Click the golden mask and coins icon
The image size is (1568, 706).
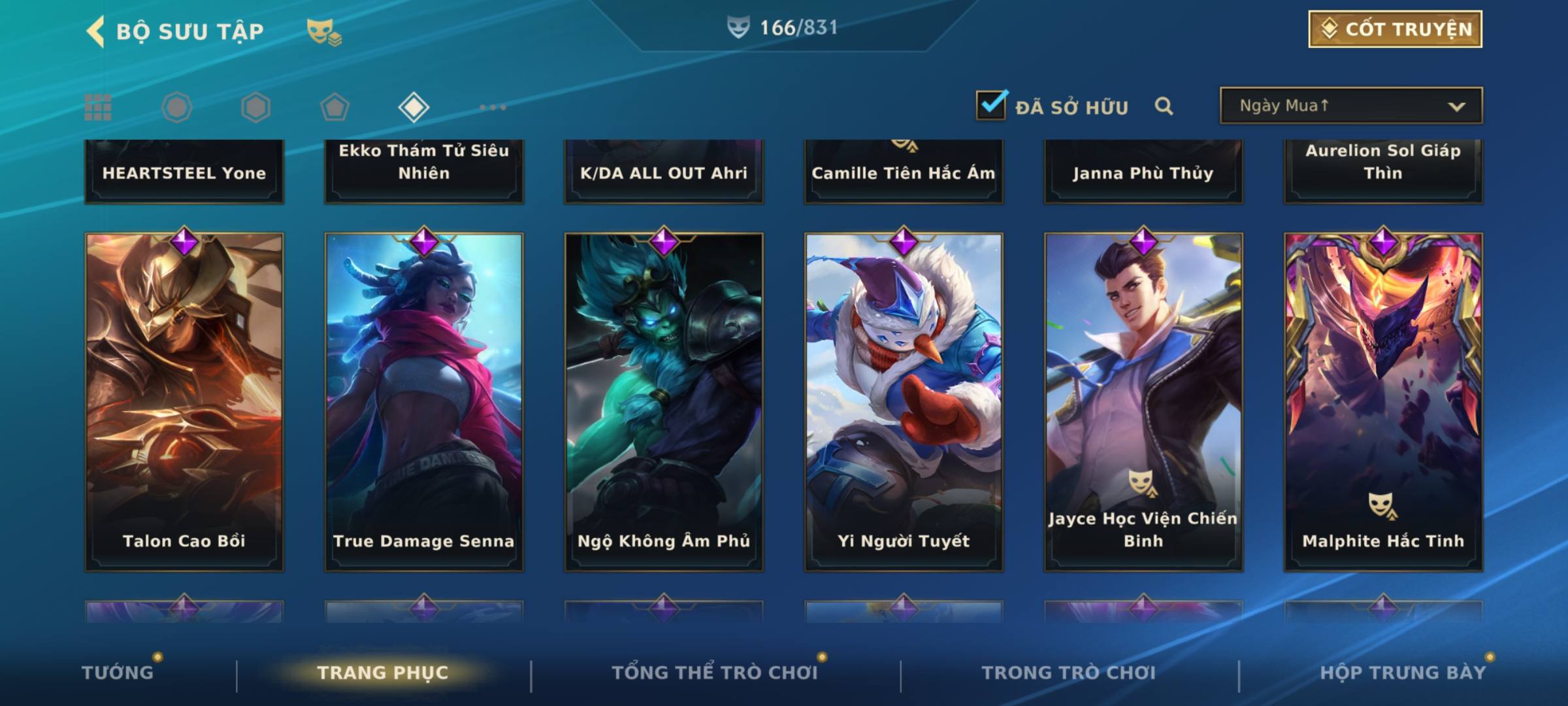(x=324, y=31)
